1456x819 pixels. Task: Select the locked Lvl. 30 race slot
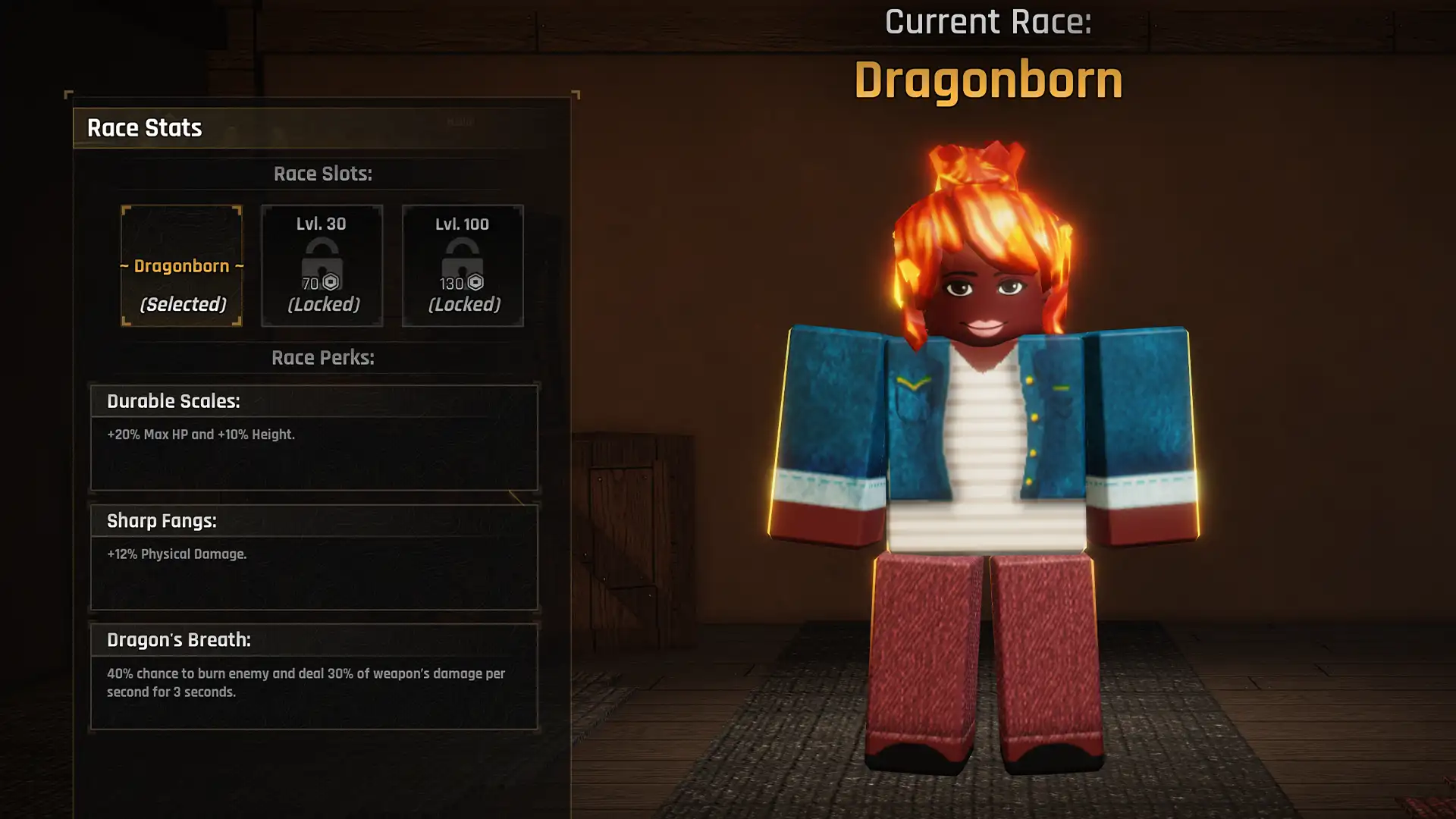[322, 265]
